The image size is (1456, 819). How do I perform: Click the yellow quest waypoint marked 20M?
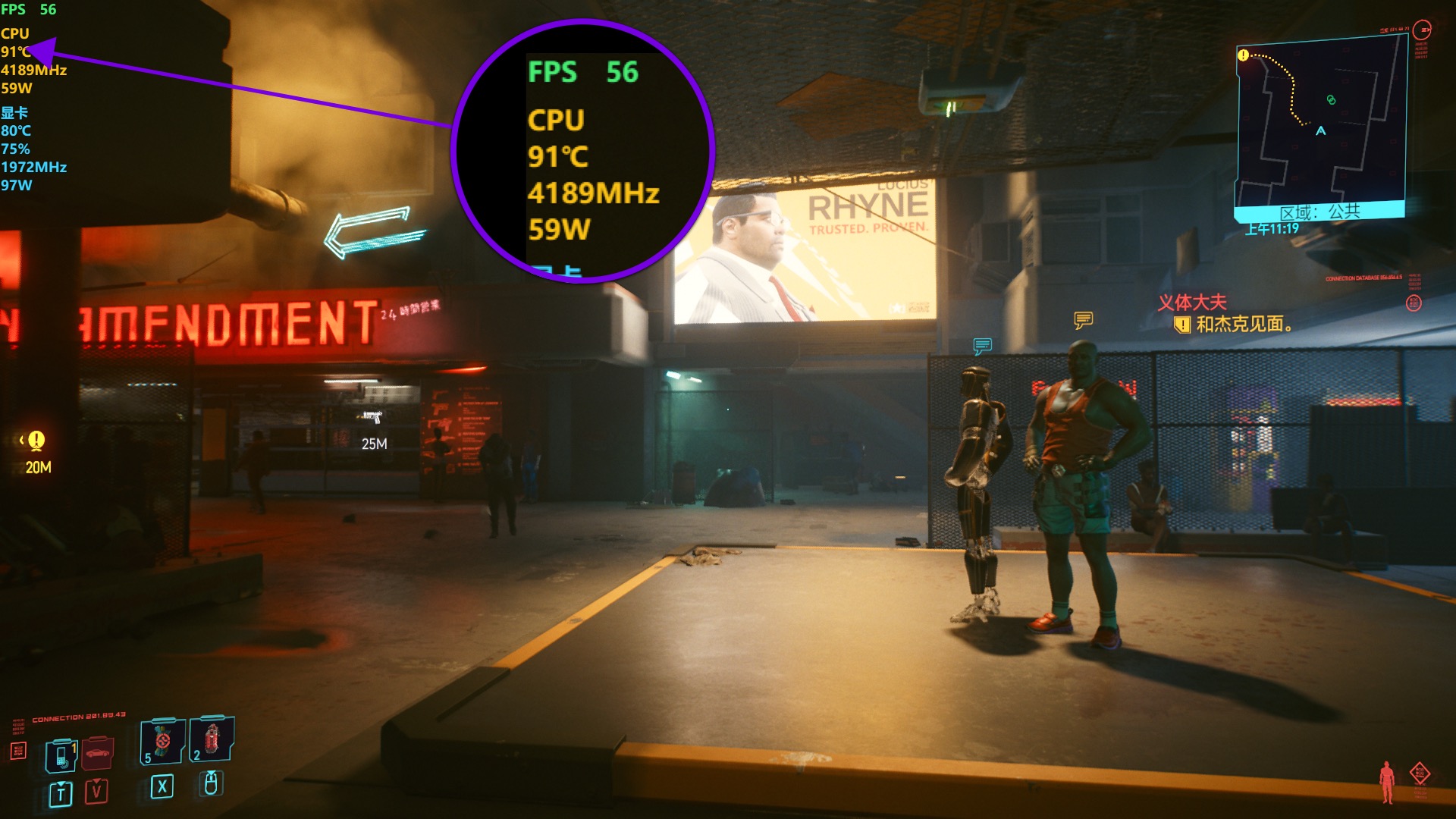pos(36,441)
